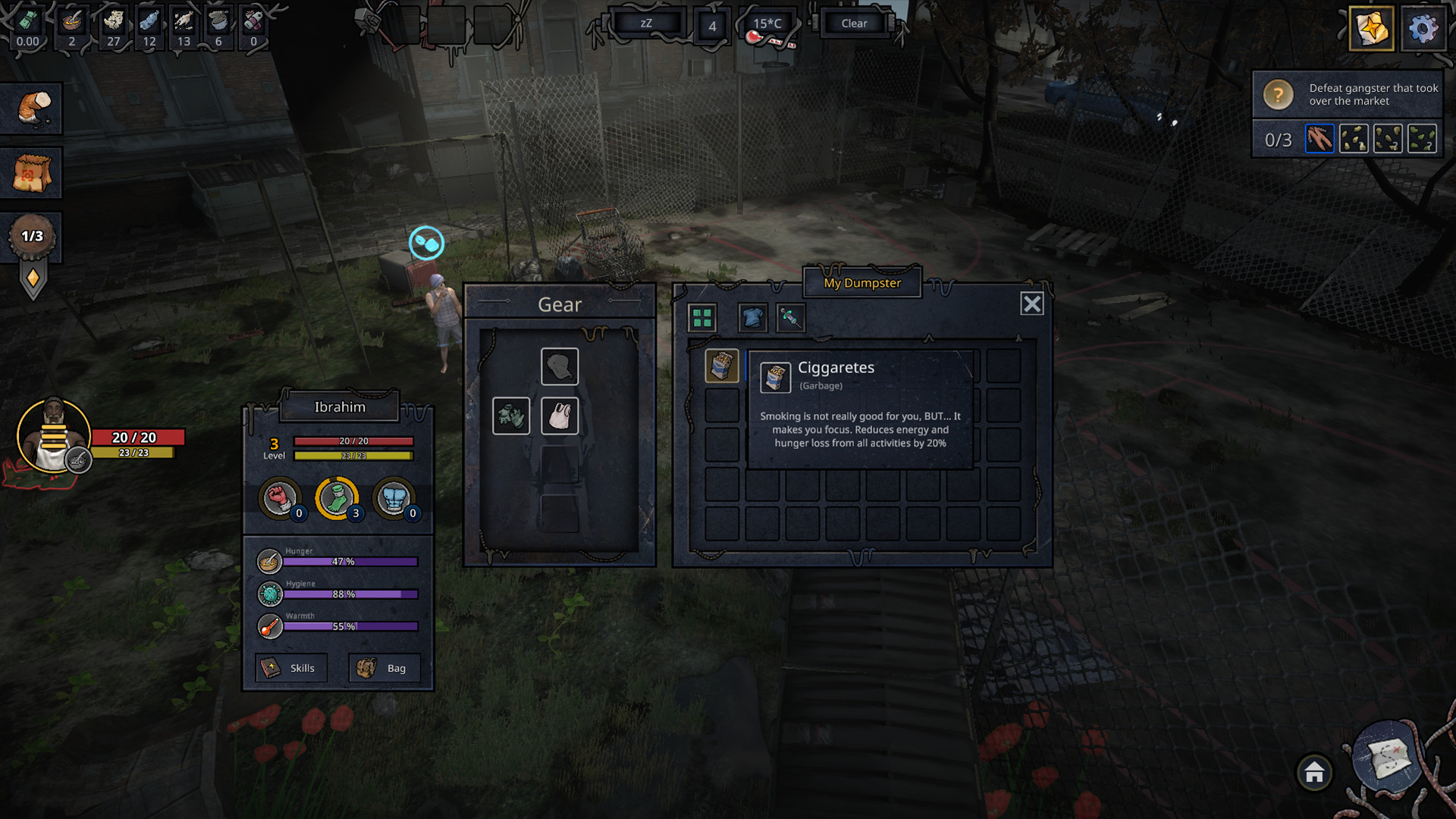The height and width of the screenshot is (819, 1456).
Task: Click the Clear weather button at top
Action: point(854,23)
